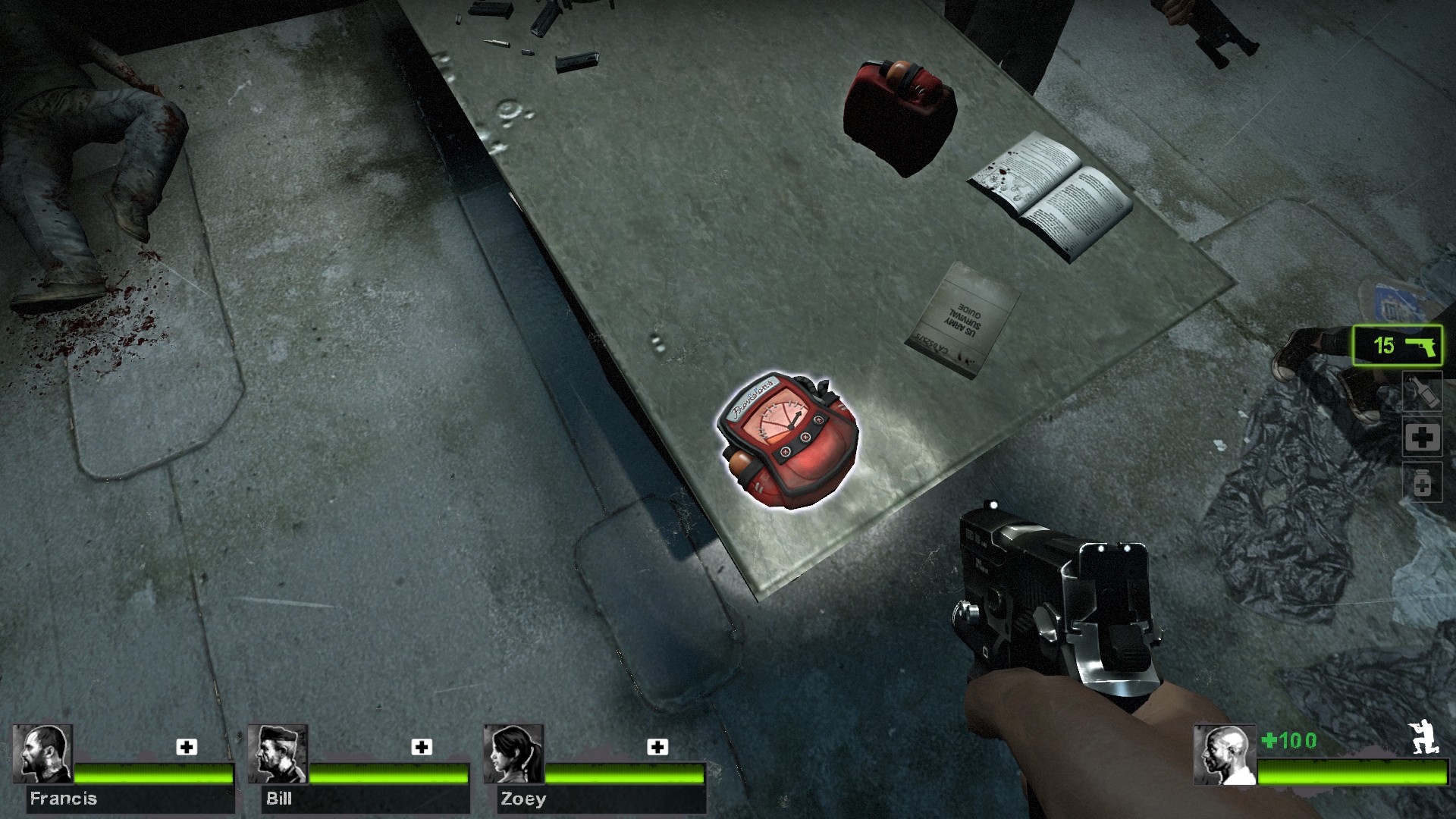Viewport: 1456px width, 819px height.
Task: Choose the molotov throwable slot
Action: coord(1422,392)
